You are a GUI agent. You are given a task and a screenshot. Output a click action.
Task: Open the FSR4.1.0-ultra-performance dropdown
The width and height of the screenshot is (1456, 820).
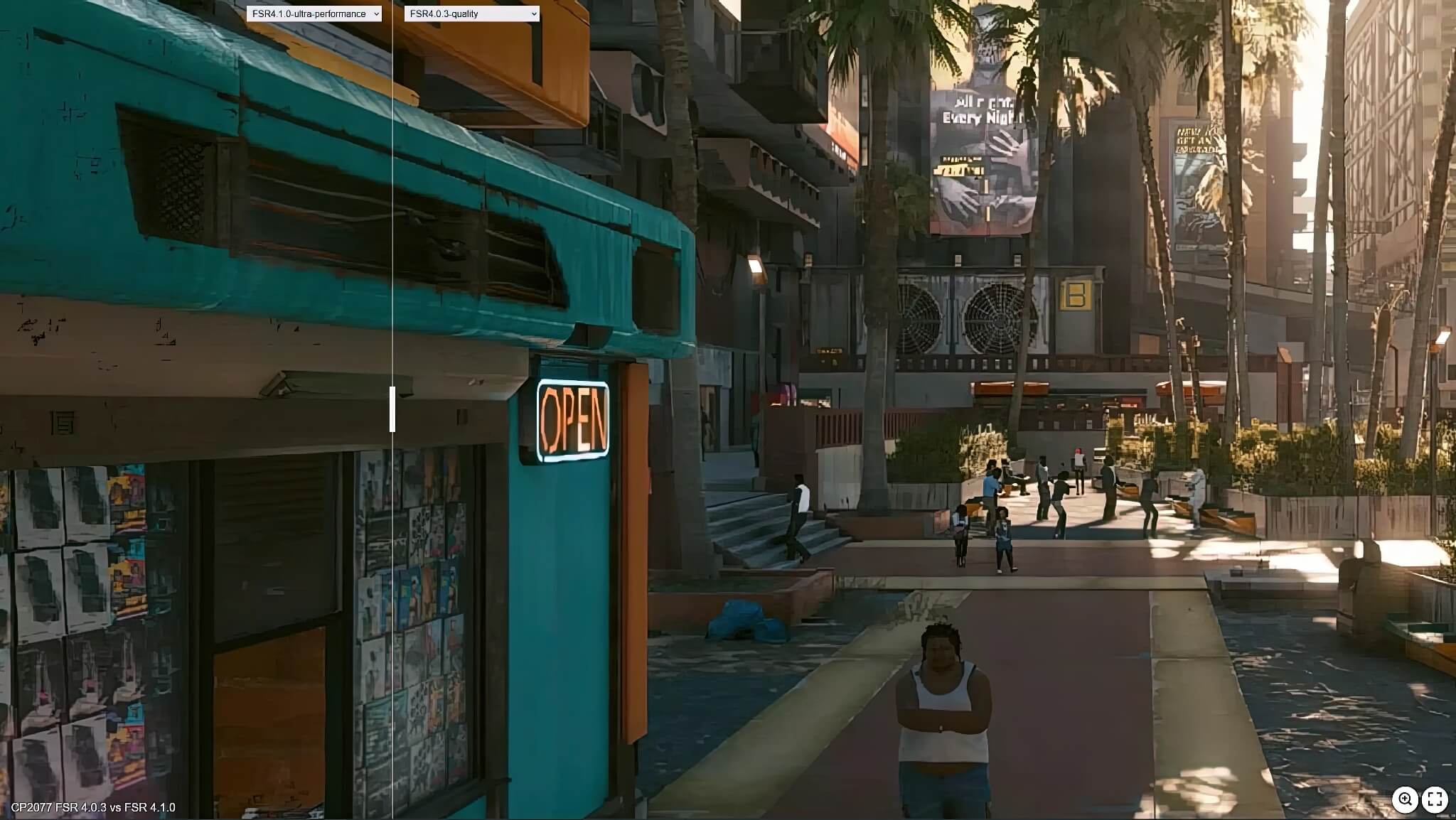tap(314, 14)
